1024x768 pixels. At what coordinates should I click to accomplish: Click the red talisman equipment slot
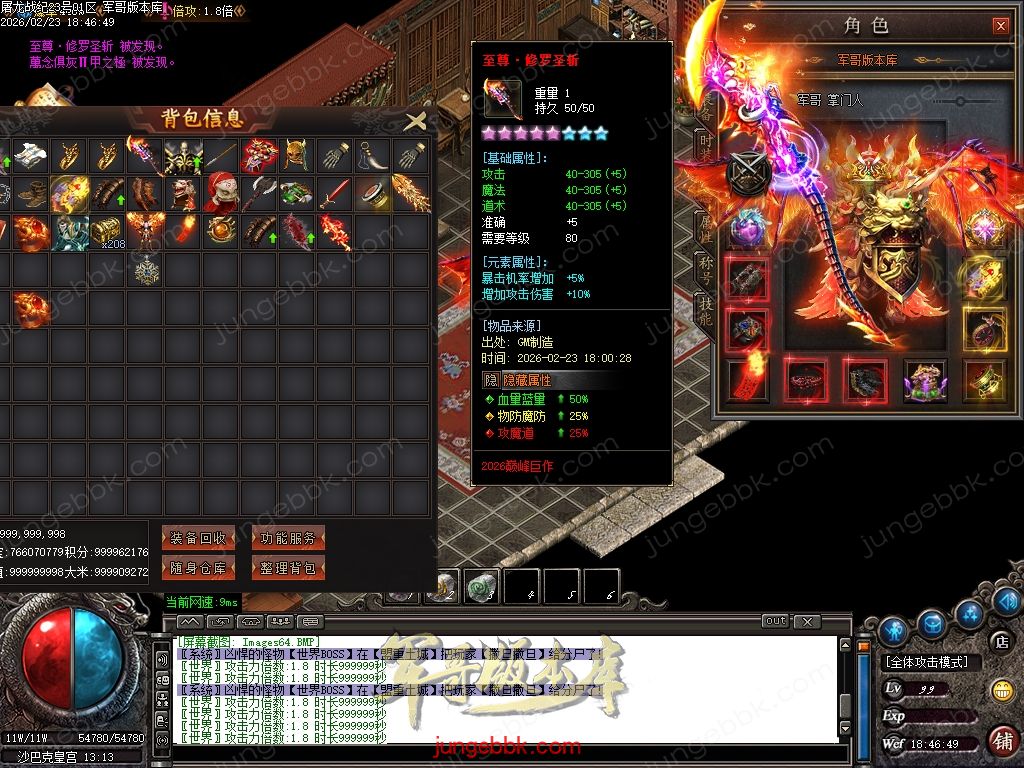click(747, 380)
